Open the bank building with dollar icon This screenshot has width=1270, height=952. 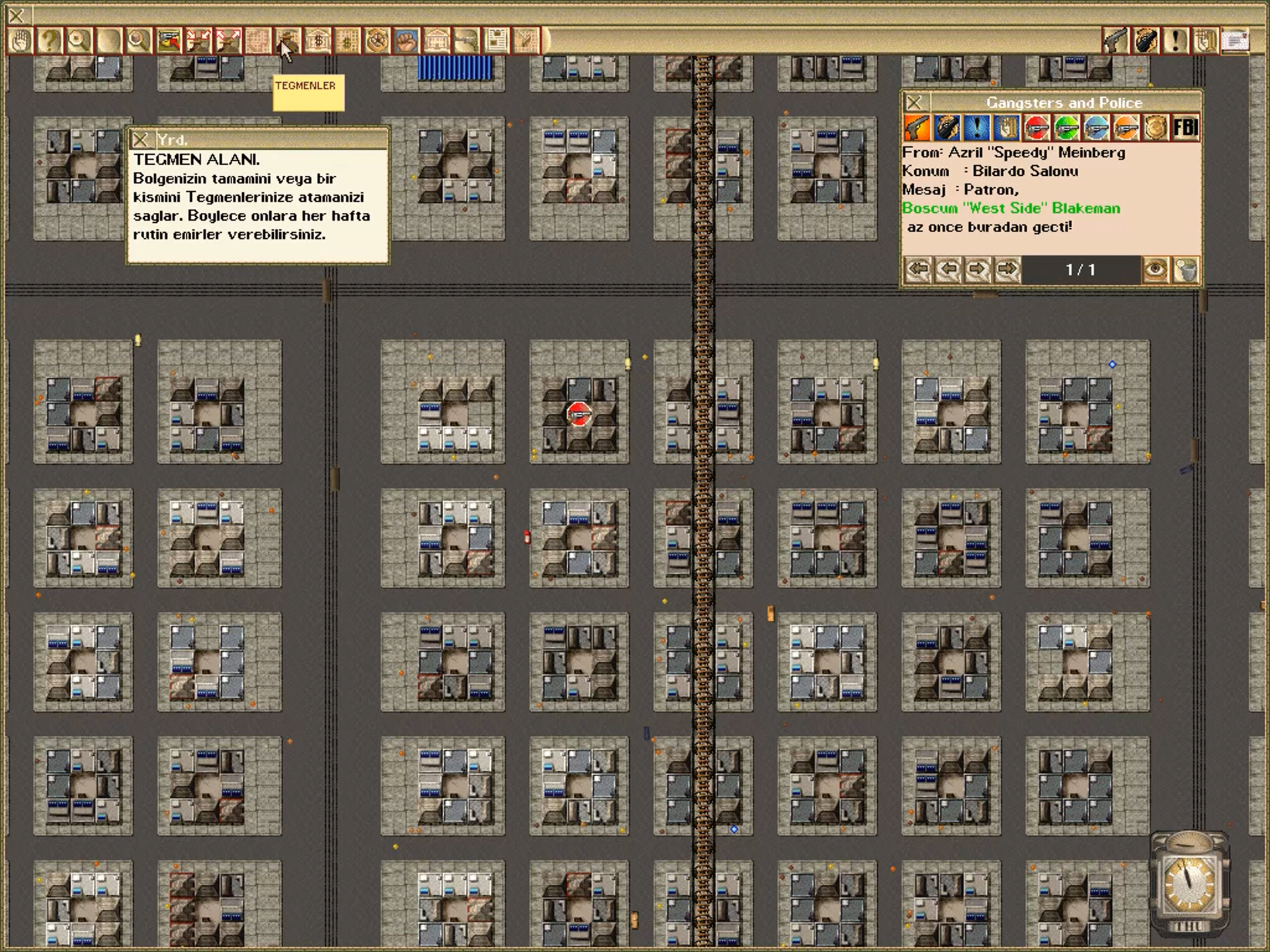pos(317,41)
